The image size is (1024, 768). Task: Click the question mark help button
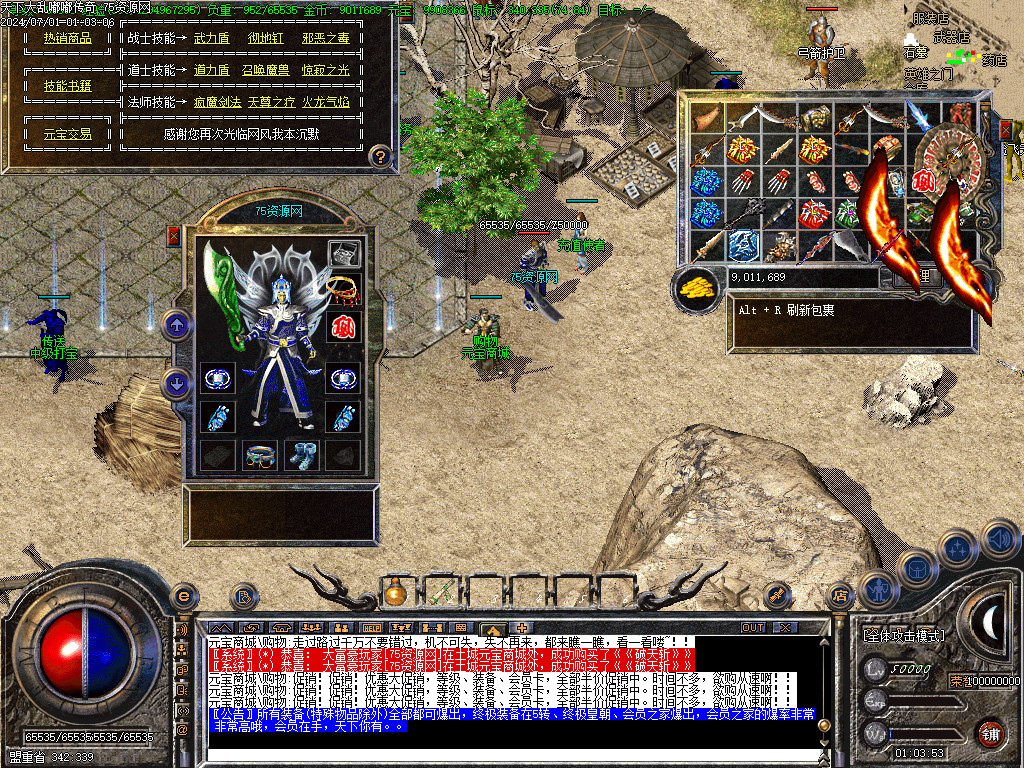380,156
